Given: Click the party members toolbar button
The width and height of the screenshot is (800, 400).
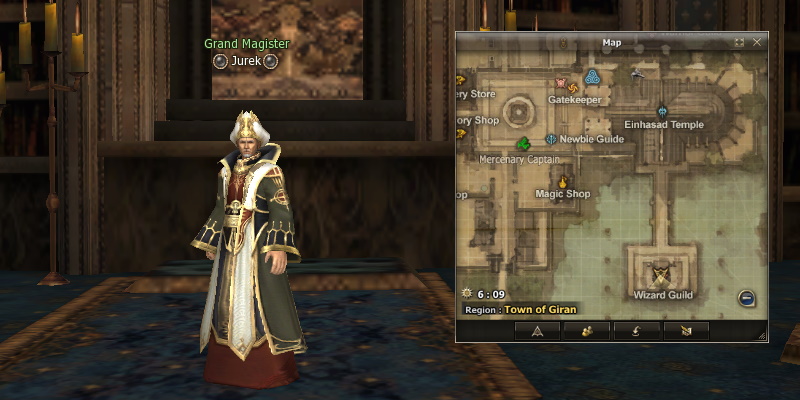Looking at the screenshot, I should pos(586,330).
